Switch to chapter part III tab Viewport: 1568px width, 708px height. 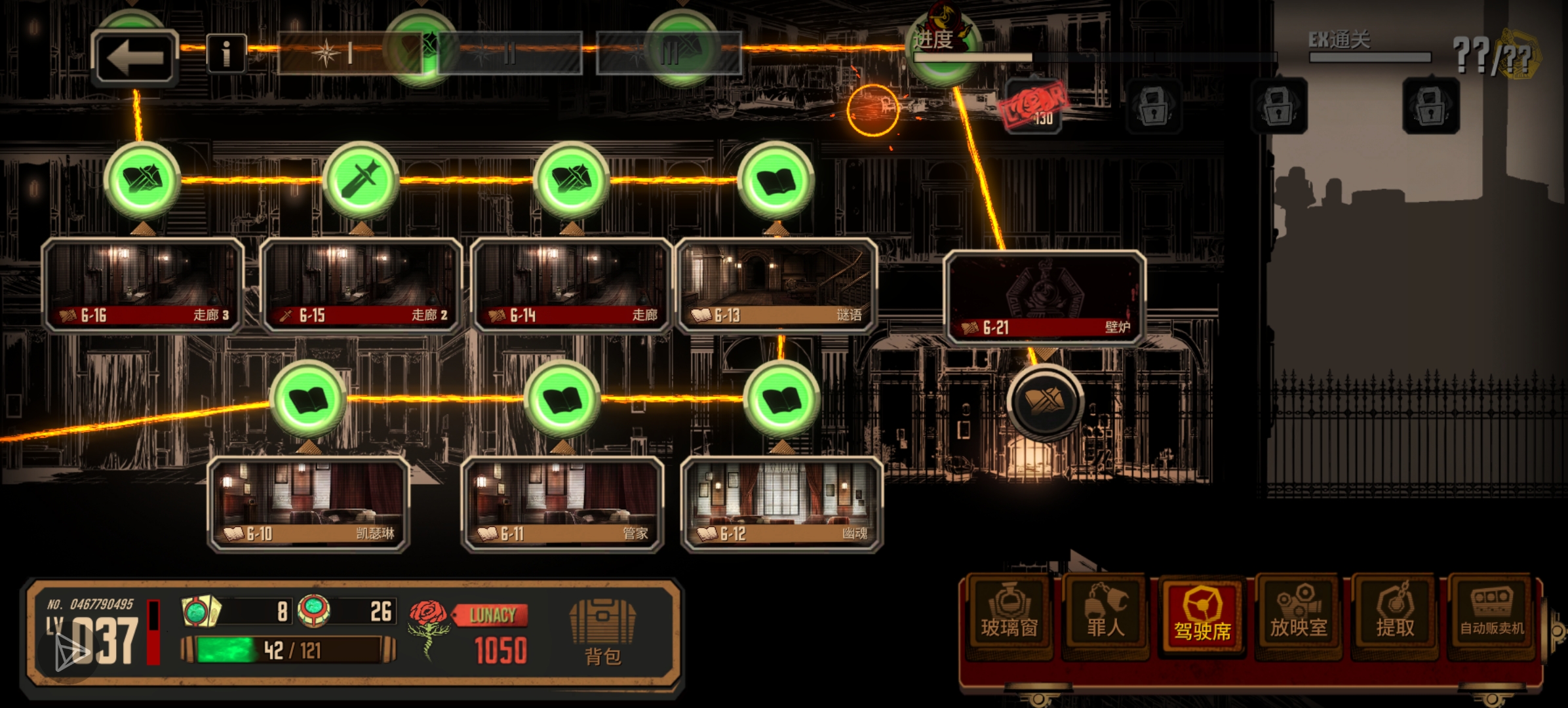pyautogui.click(x=669, y=53)
